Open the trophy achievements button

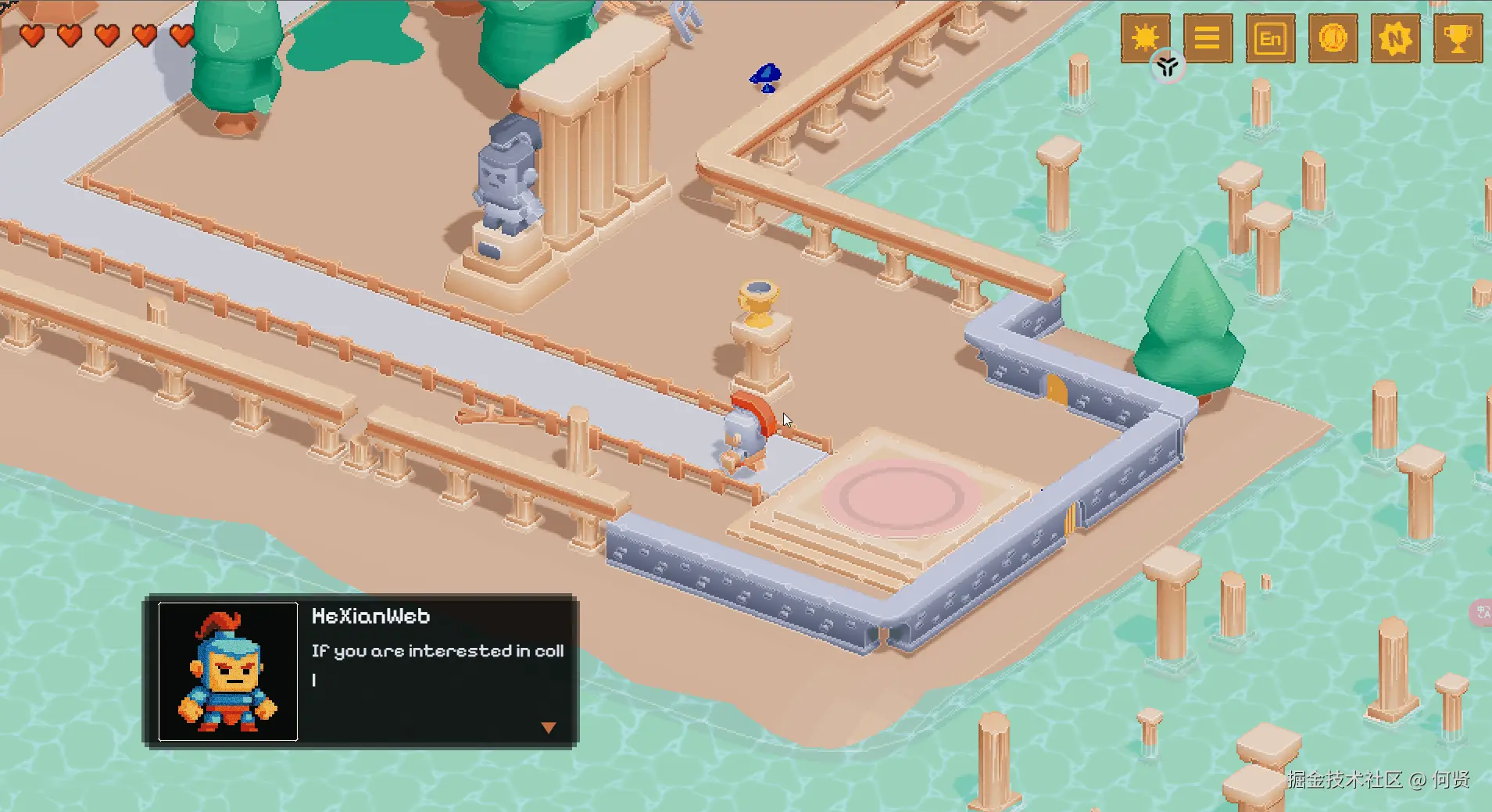click(x=1458, y=38)
